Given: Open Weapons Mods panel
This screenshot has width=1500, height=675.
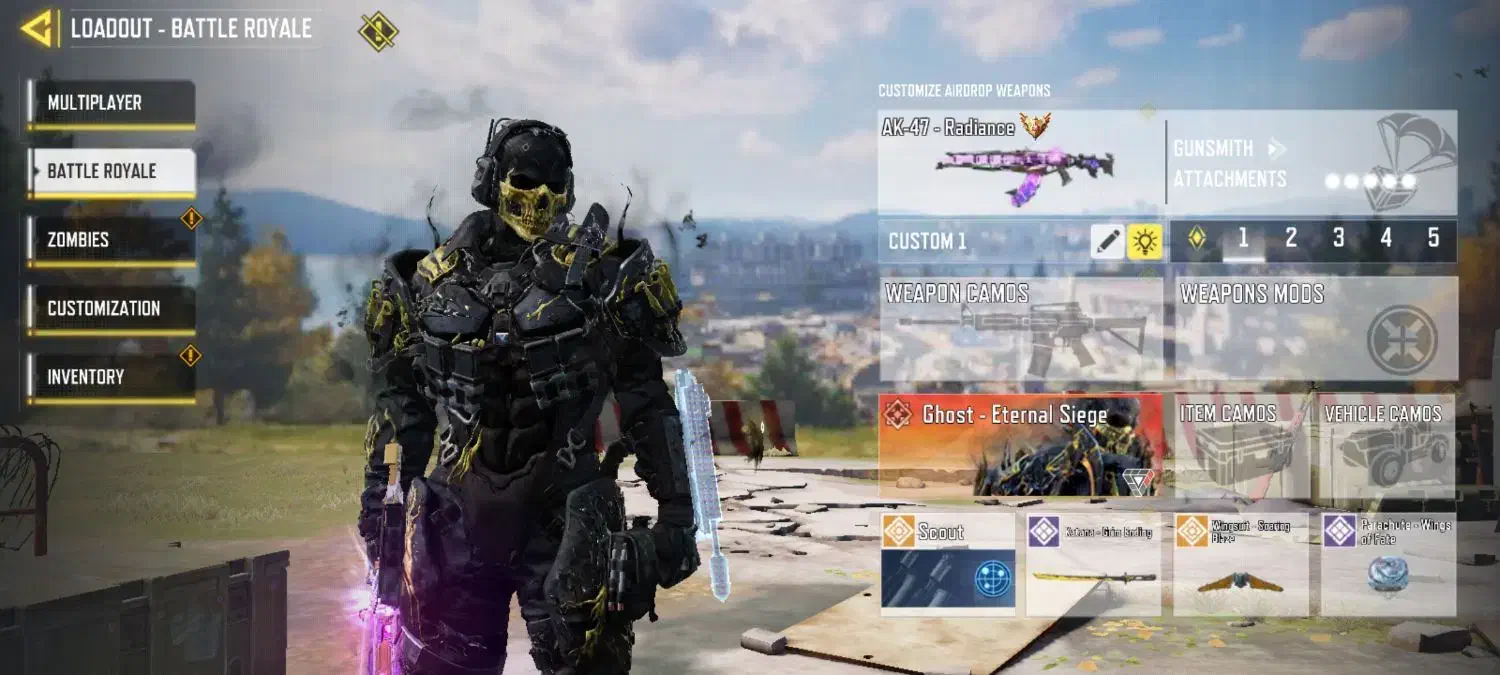Looking at the screenshot, I should 1314,329.
